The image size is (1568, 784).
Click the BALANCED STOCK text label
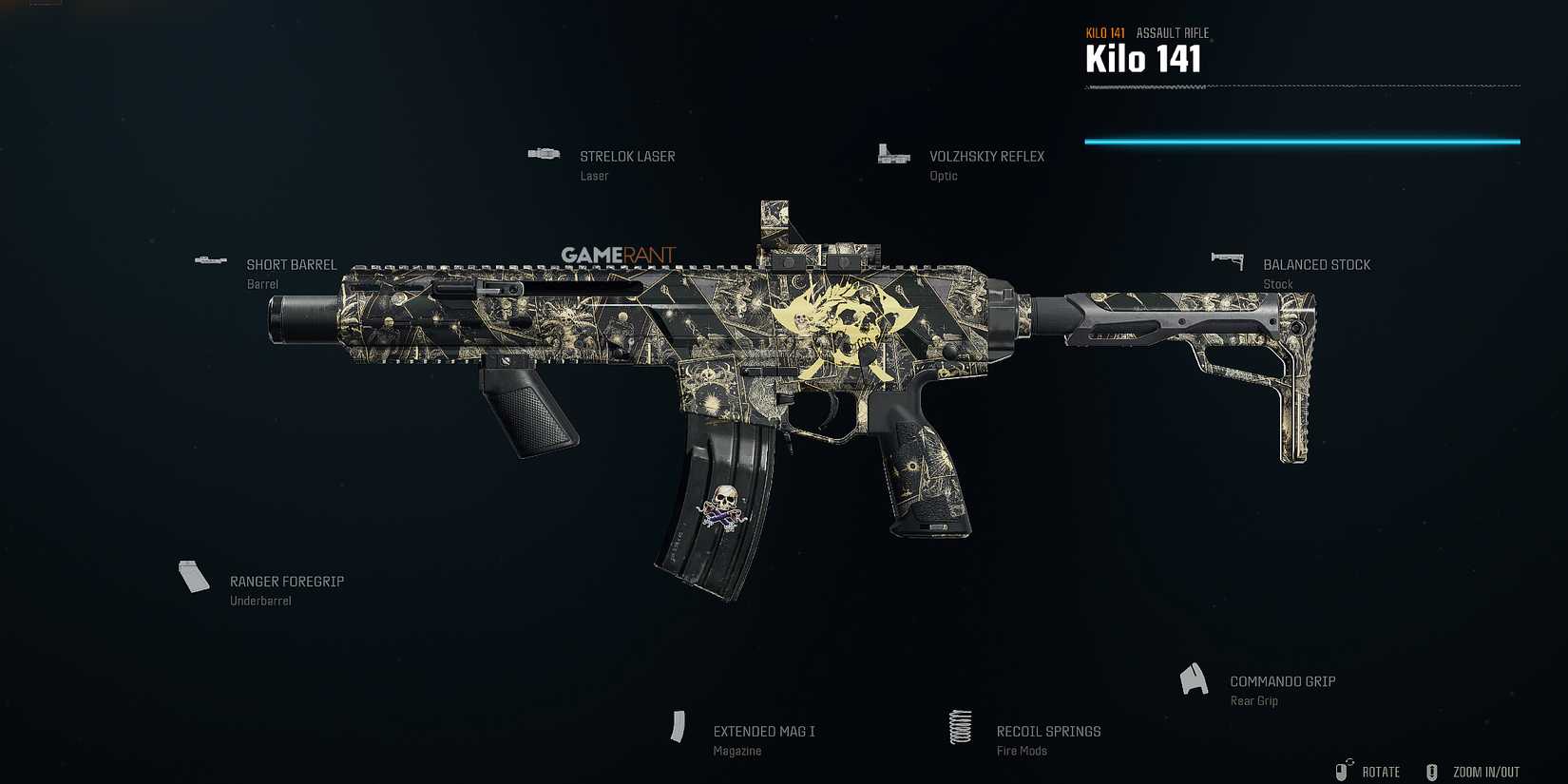tap(1317, 264)
